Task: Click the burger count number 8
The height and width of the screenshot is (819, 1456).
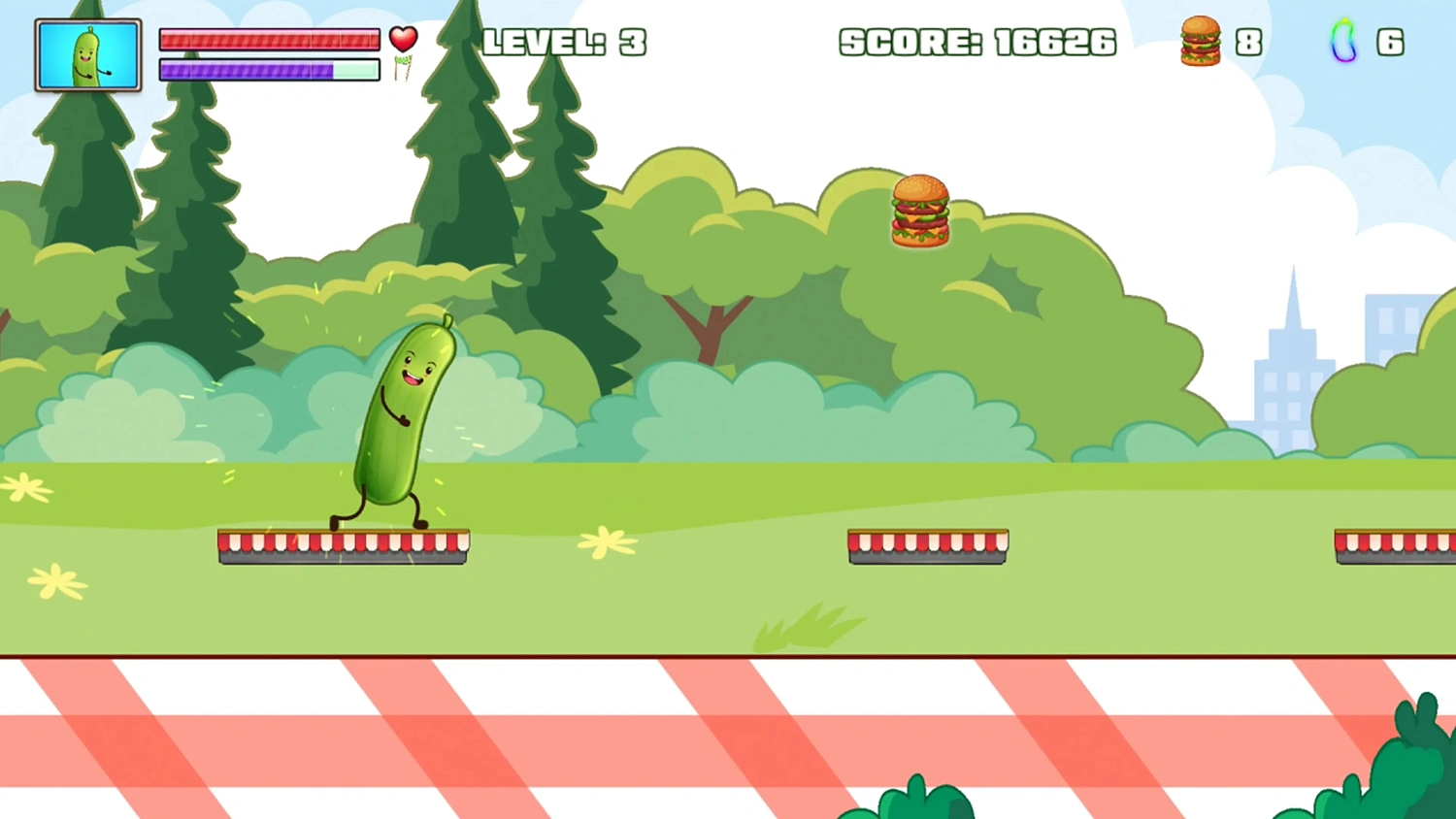Action: 1250,42
